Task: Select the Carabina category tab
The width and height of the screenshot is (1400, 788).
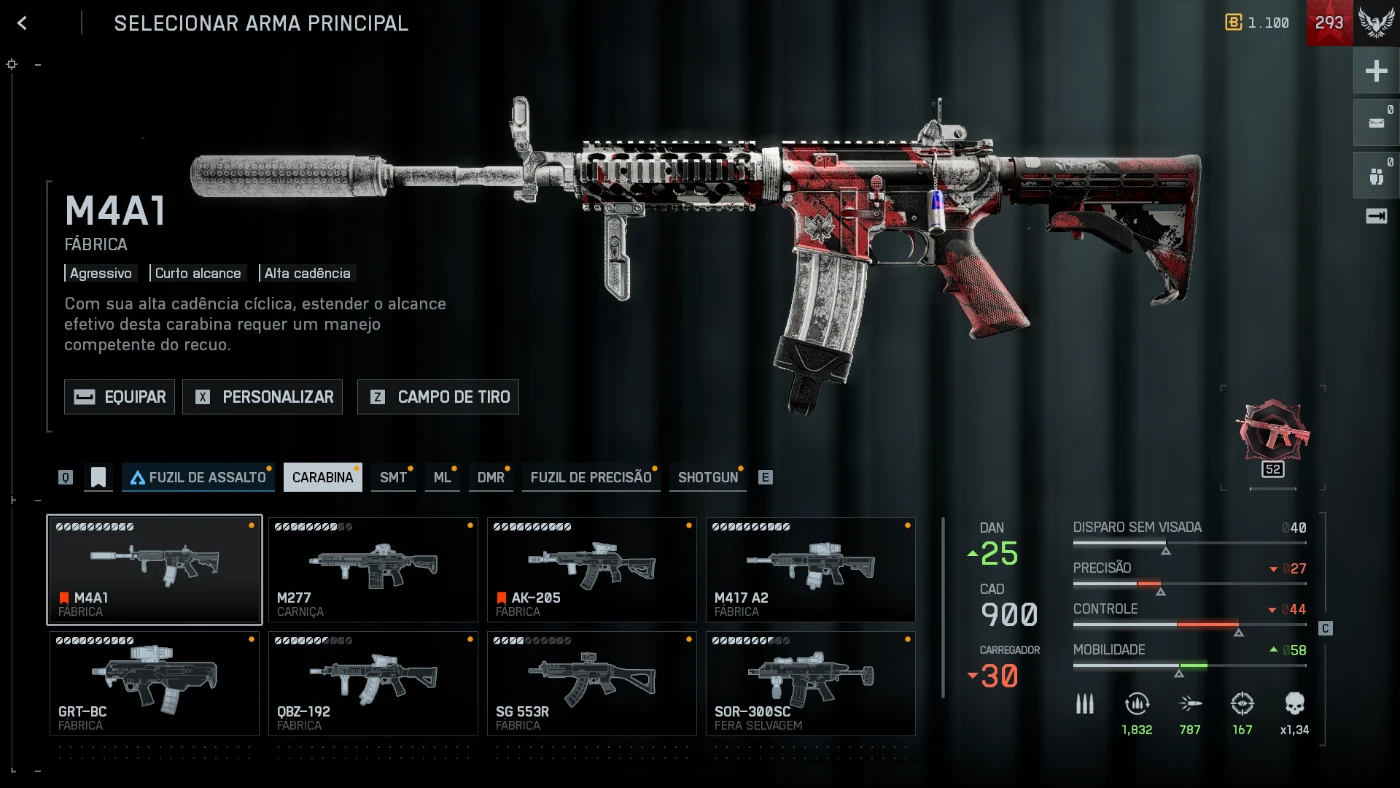Action: click(x=322, y=477)
